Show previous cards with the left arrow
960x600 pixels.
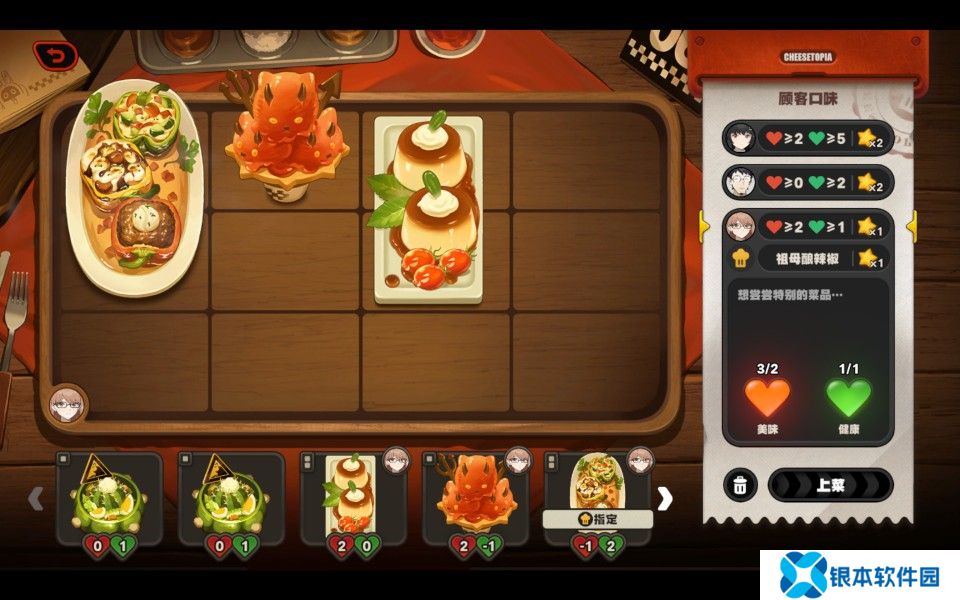tap(36, 498)
